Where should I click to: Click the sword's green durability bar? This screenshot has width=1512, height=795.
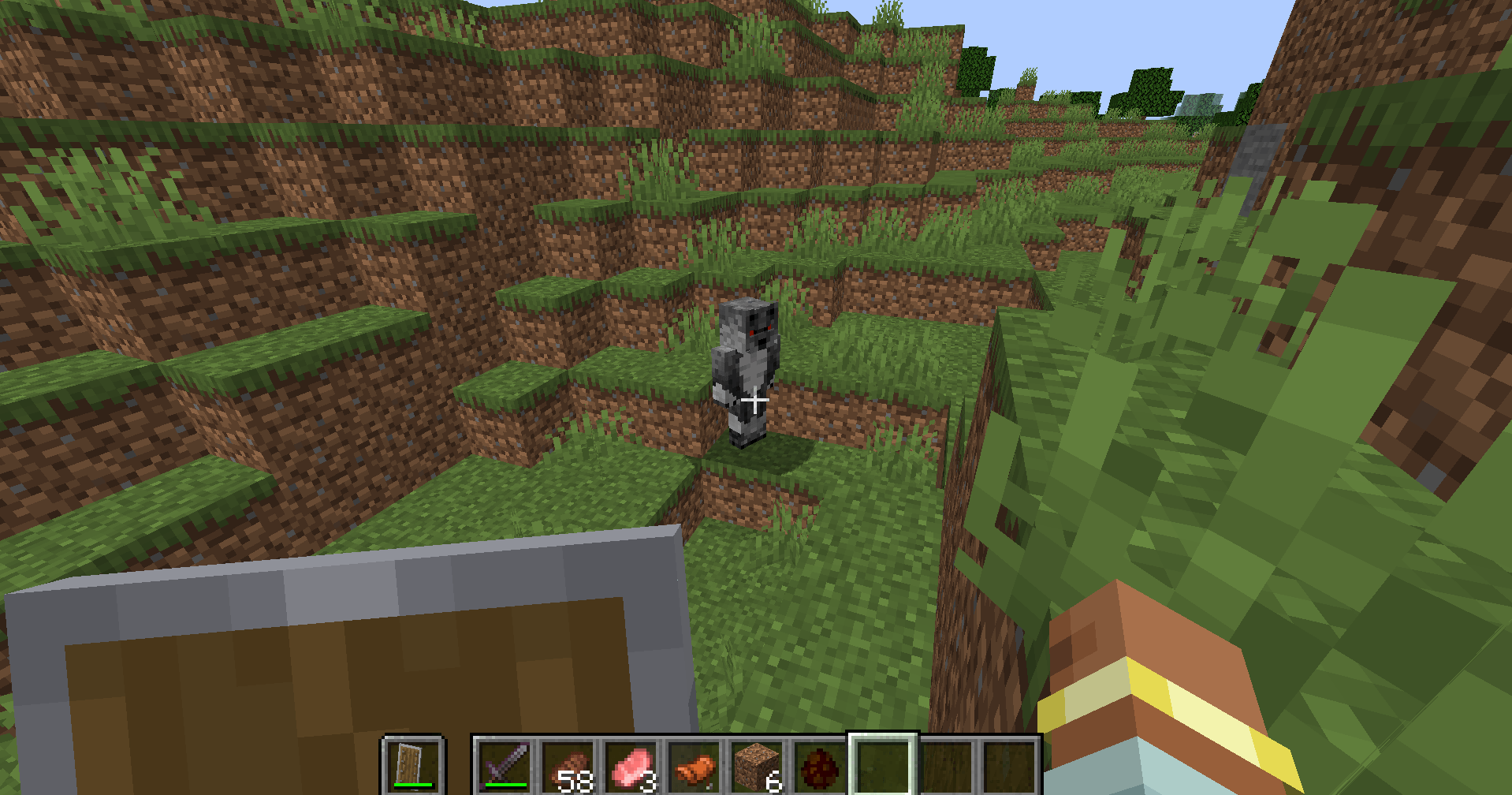505,783
